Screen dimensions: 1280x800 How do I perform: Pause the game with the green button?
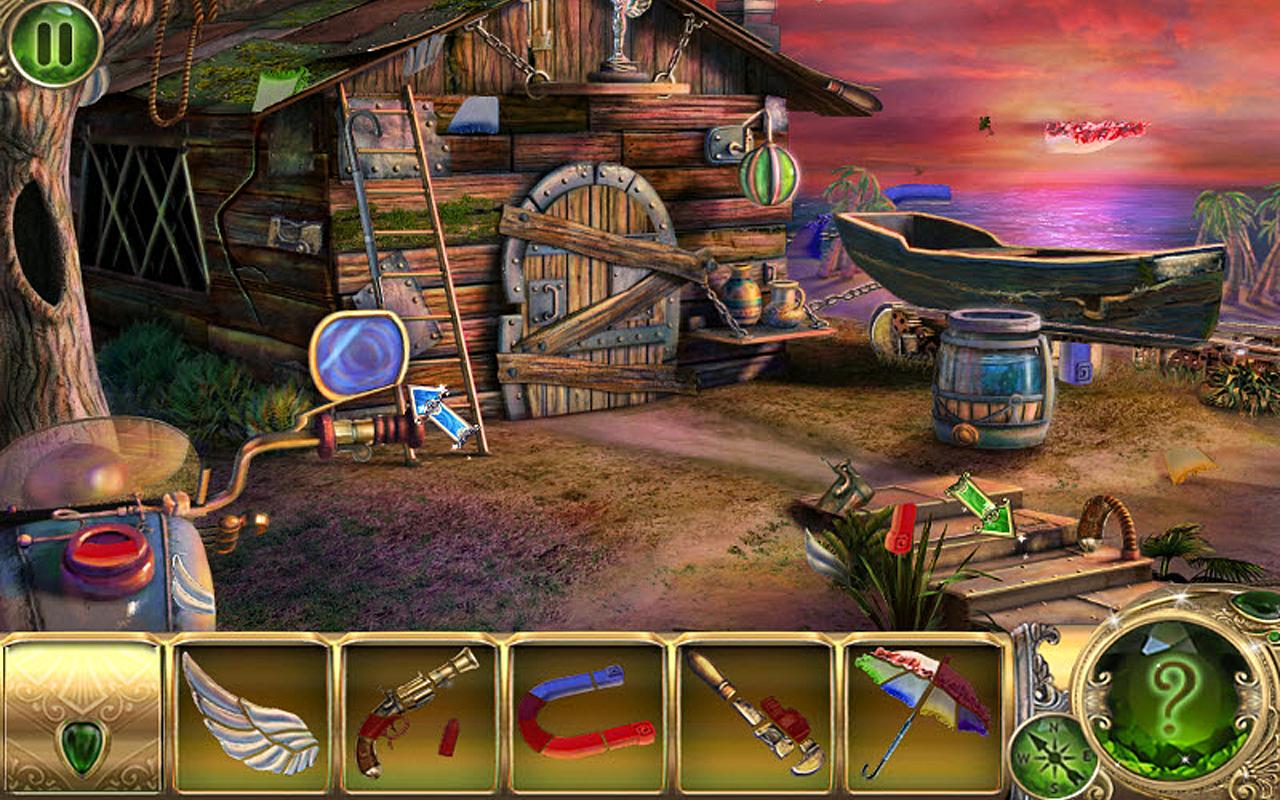coord(54,42)
